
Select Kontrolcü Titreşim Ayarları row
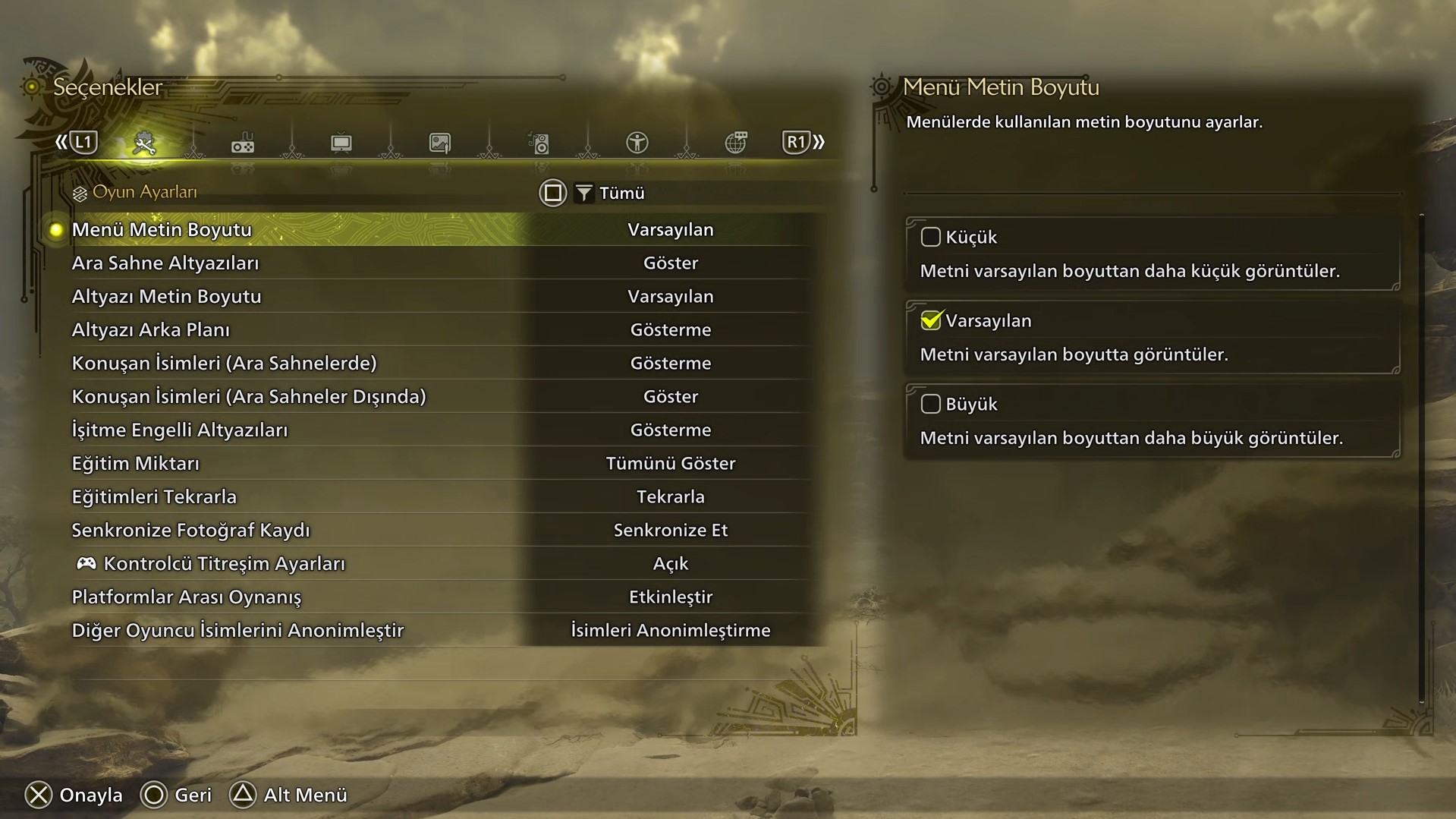[224, 563]
